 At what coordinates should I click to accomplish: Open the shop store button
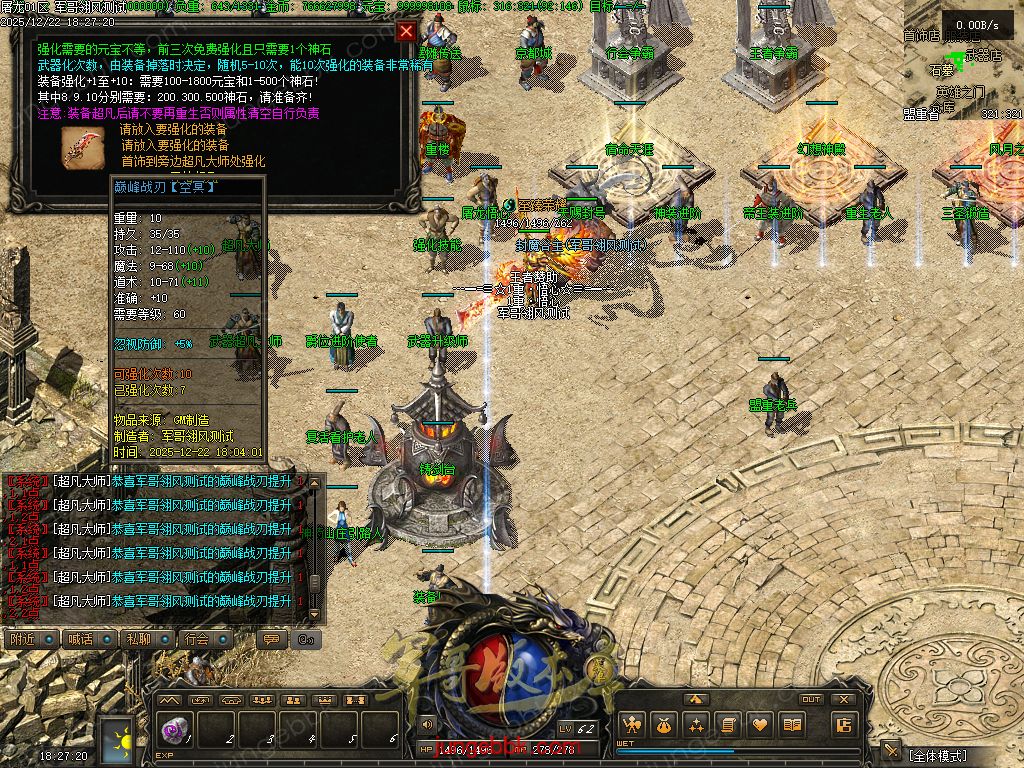[844, 725]
